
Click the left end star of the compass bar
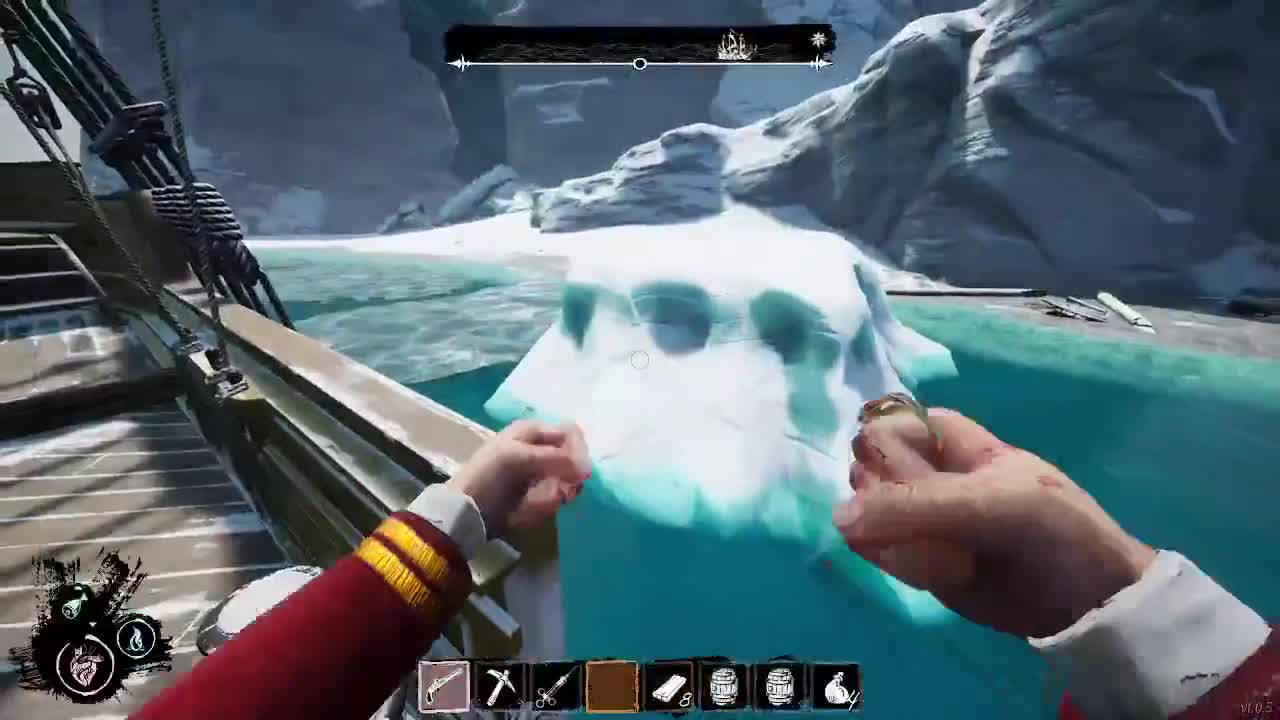coord(460,64)
